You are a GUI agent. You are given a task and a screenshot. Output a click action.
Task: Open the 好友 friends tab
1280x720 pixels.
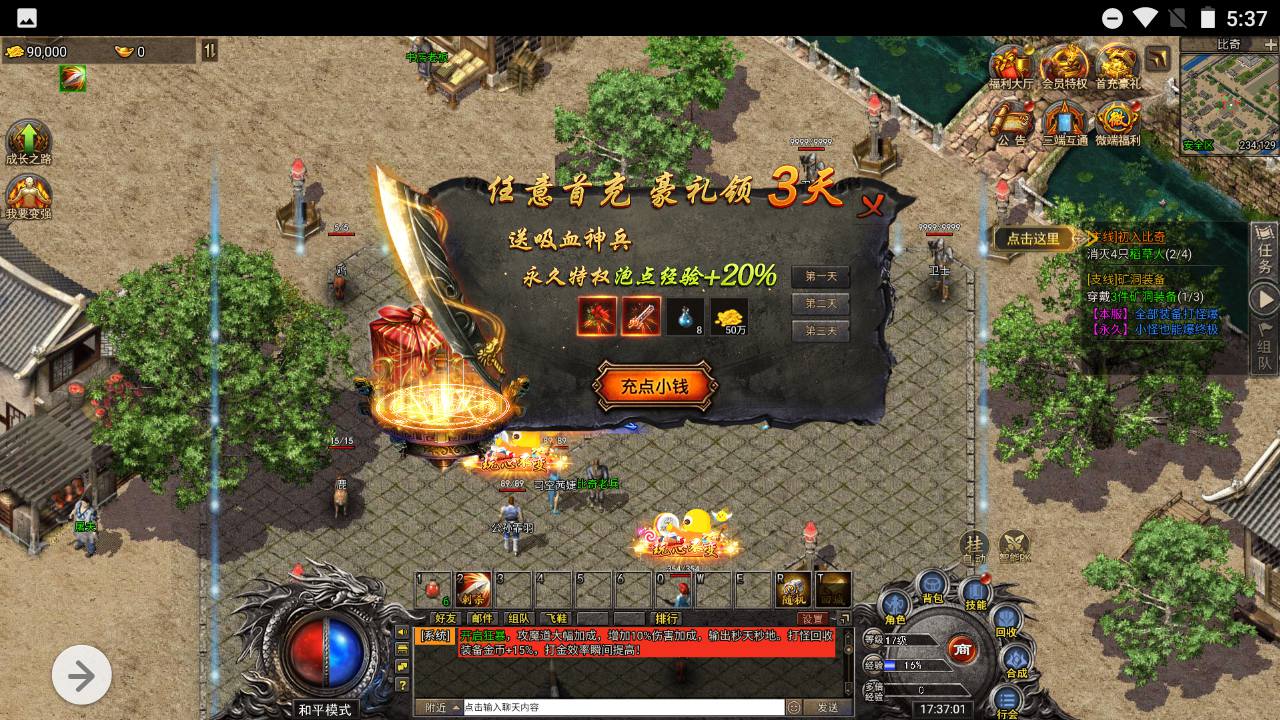[x=445, y=619]
